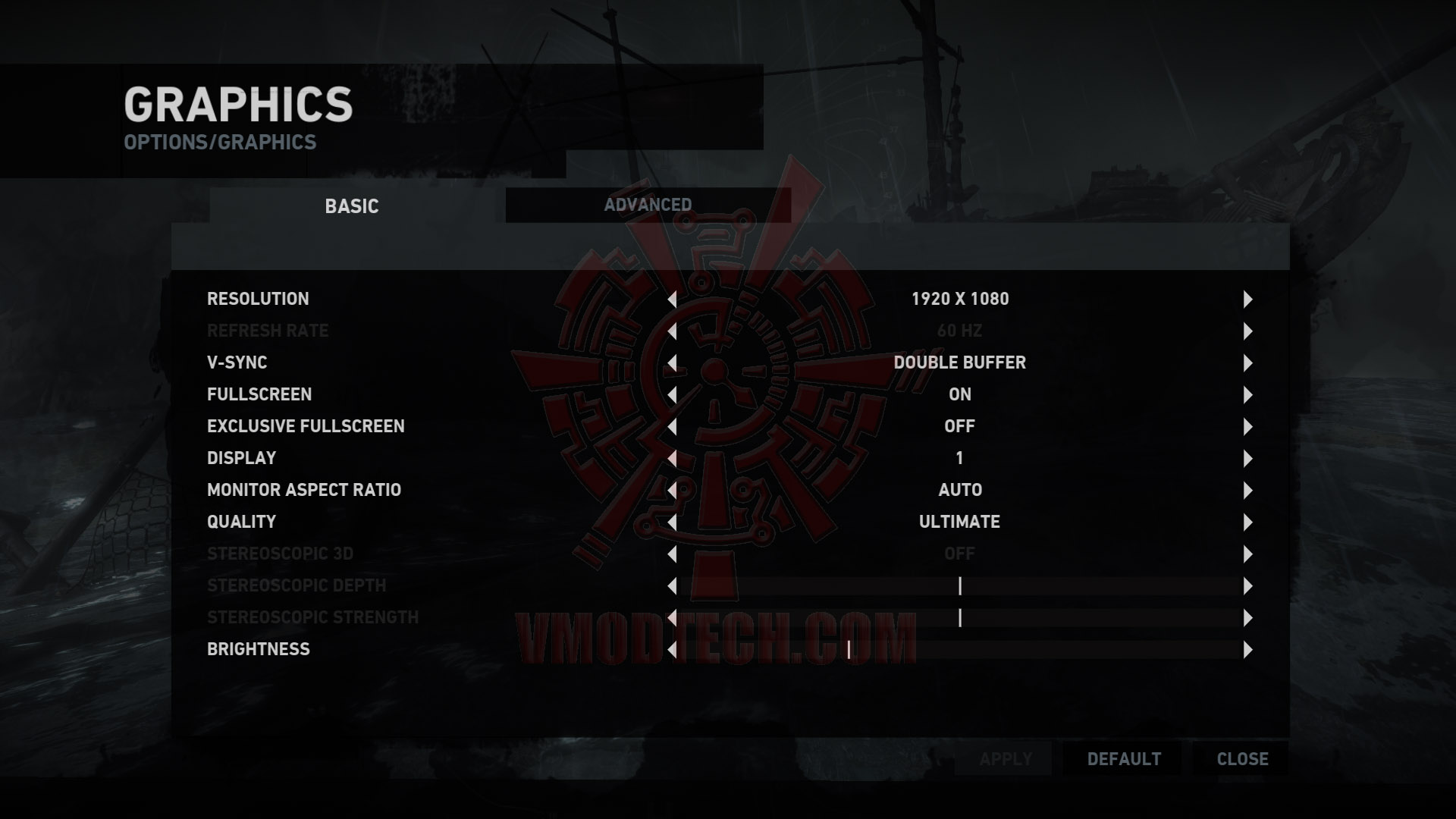Increase Brightness with the right arrow
This screenshot has height=819, width=1456.
pyautogui.click(x=1247, y=650)
